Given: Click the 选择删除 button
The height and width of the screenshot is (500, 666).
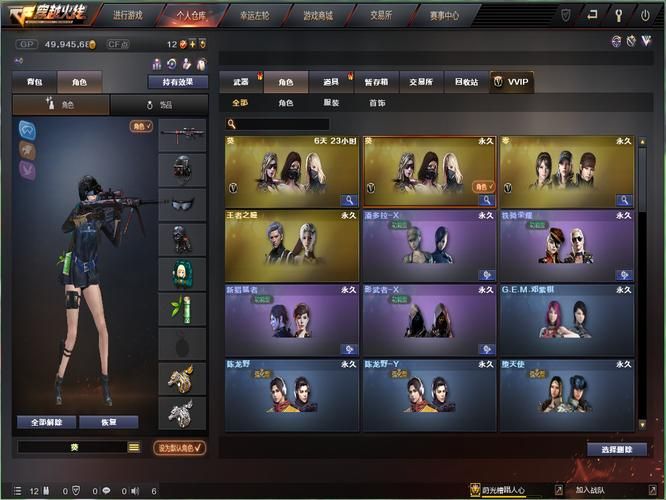Looking at the screenshot, I should coord(617,449).
